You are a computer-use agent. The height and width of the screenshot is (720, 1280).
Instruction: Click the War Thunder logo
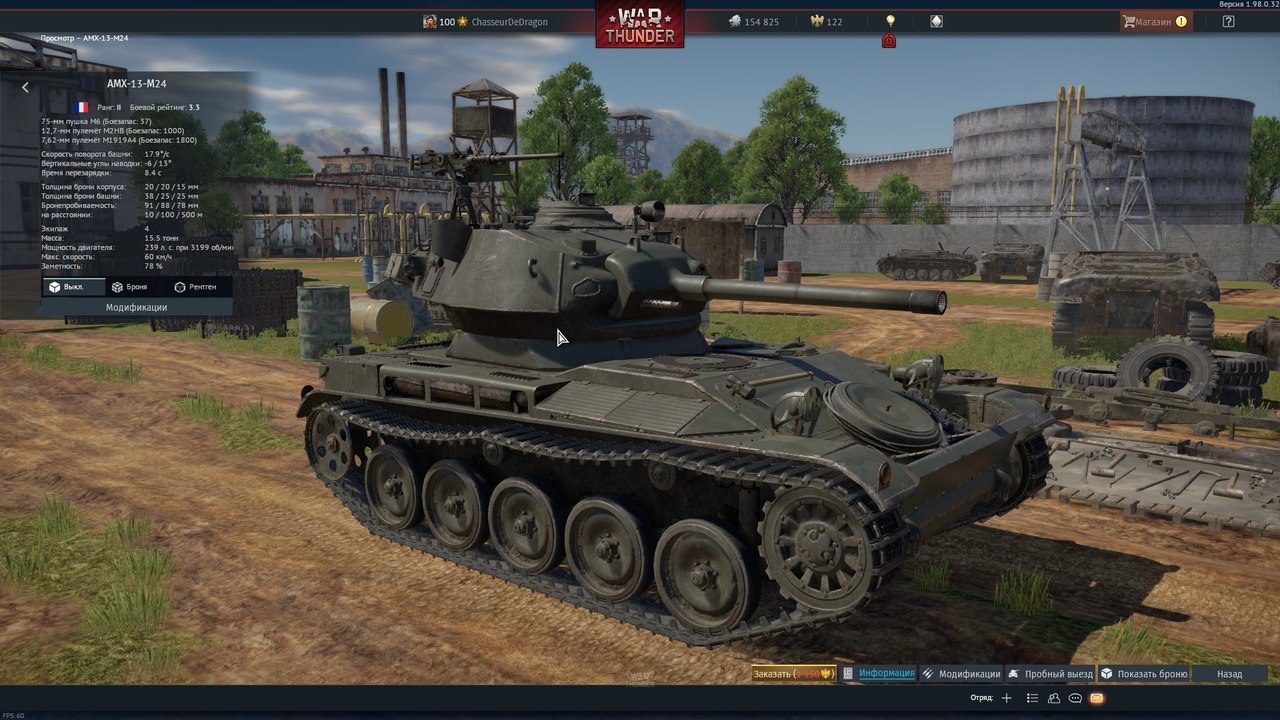pyautogui.click(x=640, y=23)
